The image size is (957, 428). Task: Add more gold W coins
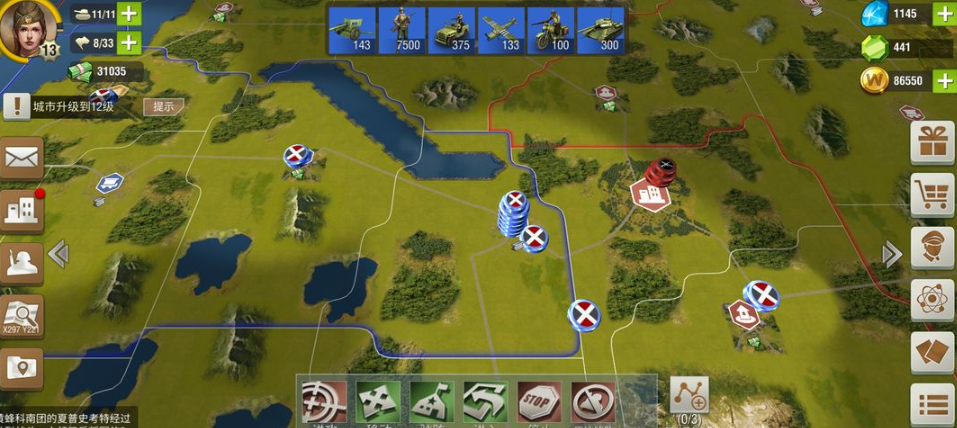[944, 81]
